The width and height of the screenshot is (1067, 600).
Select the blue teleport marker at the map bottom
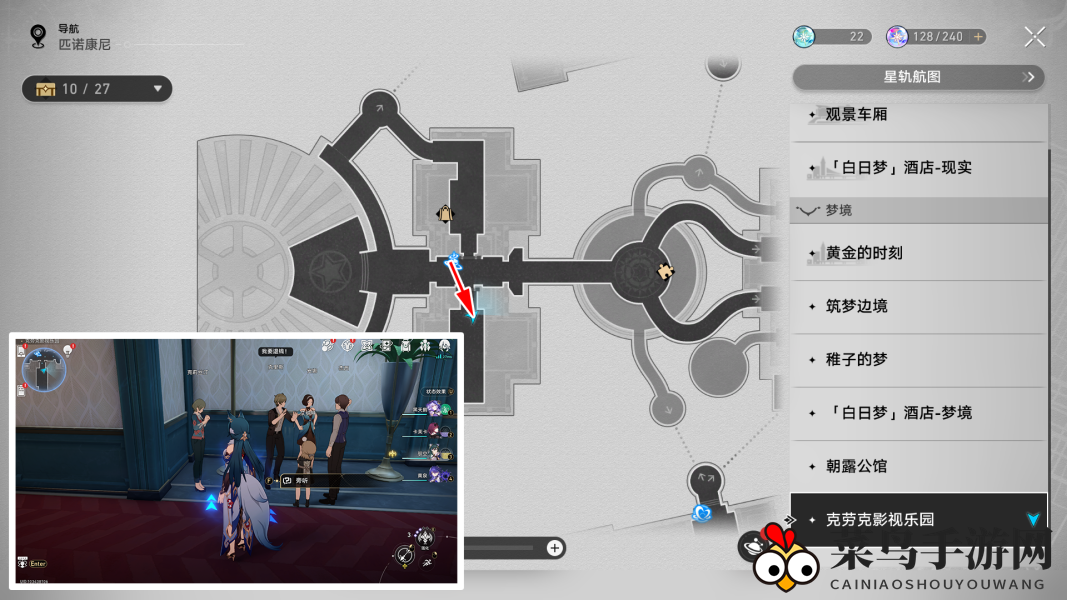[703, 513]
